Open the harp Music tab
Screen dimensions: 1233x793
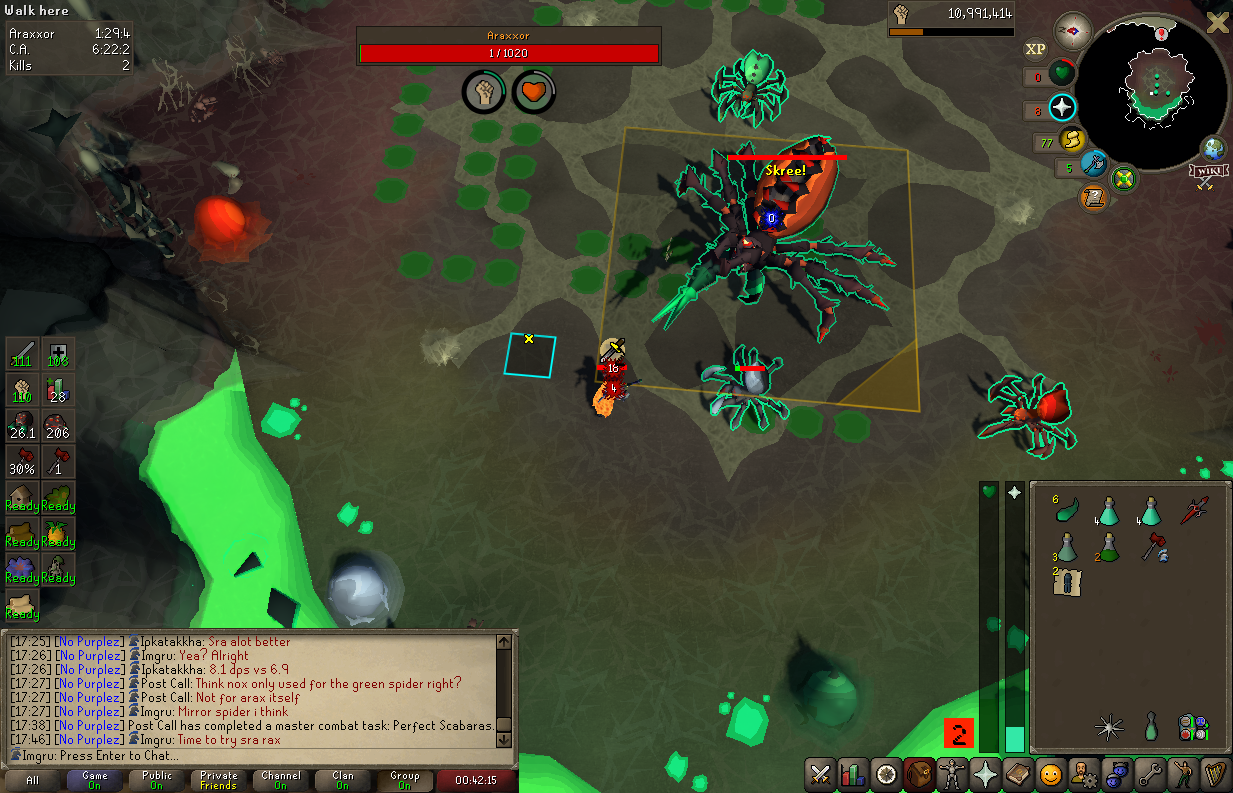[1215, 774]
